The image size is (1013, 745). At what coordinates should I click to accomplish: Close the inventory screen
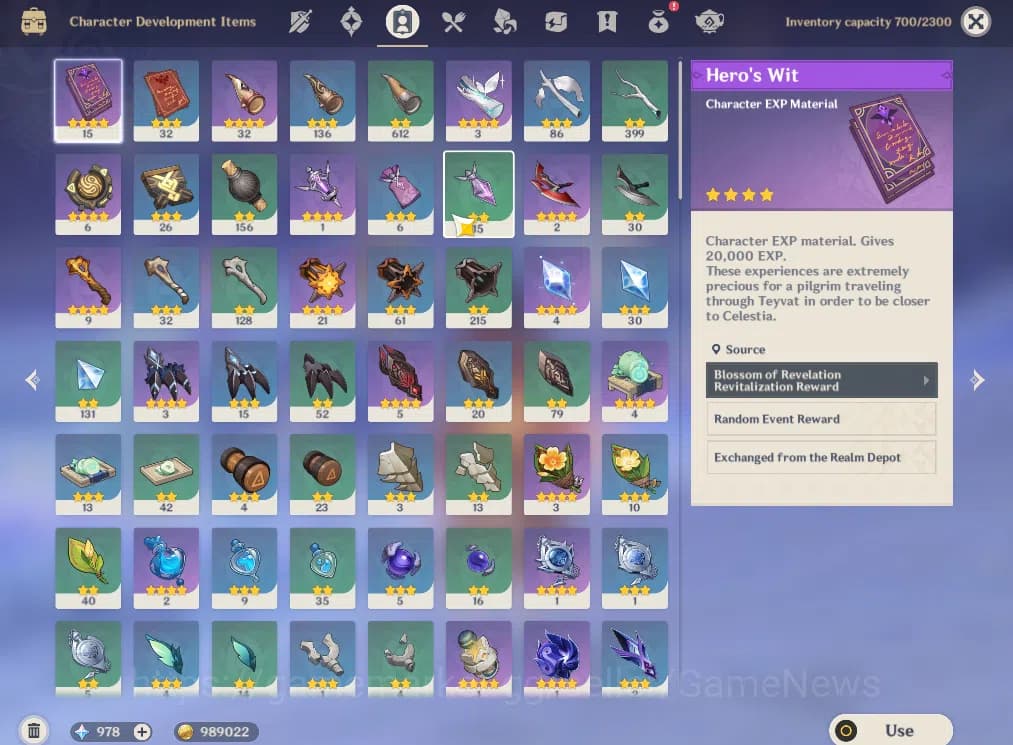[976, 21]
